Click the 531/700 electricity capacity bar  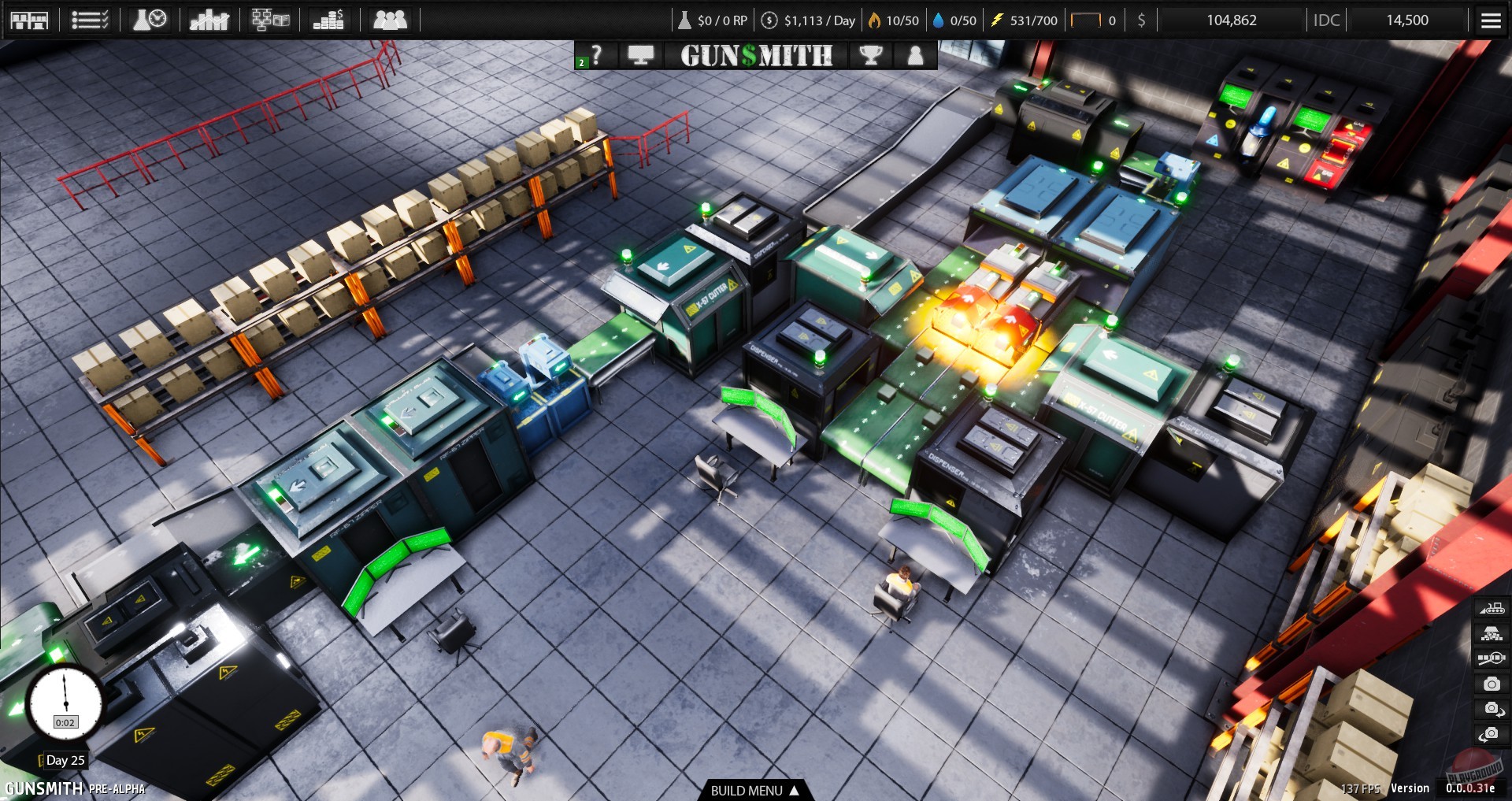click(x=1024, y=20)
